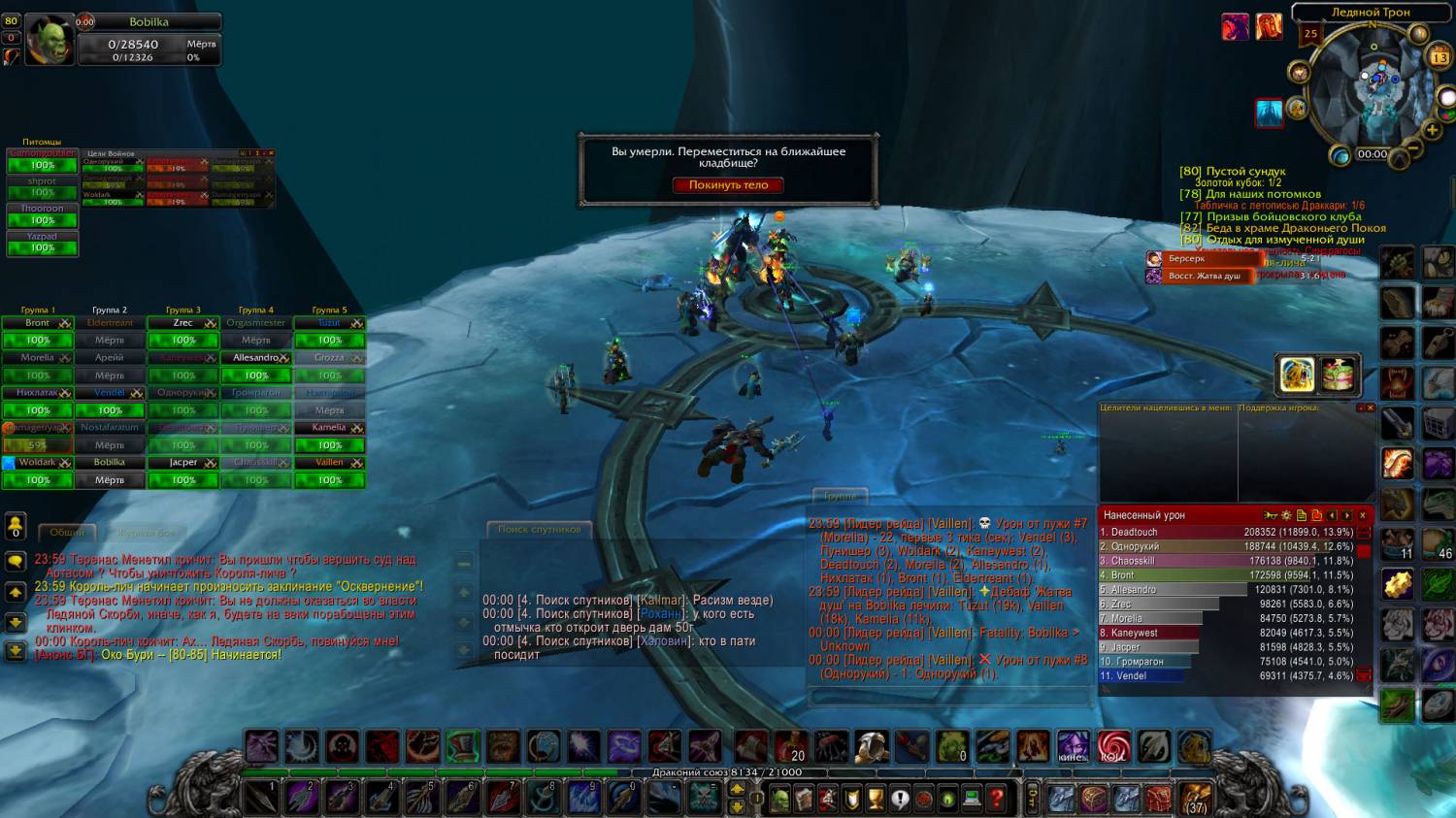Select Kamelia in raid group 5
Image resolution: width=1456 pixels, height=818 pixels.
pos(329,428)
